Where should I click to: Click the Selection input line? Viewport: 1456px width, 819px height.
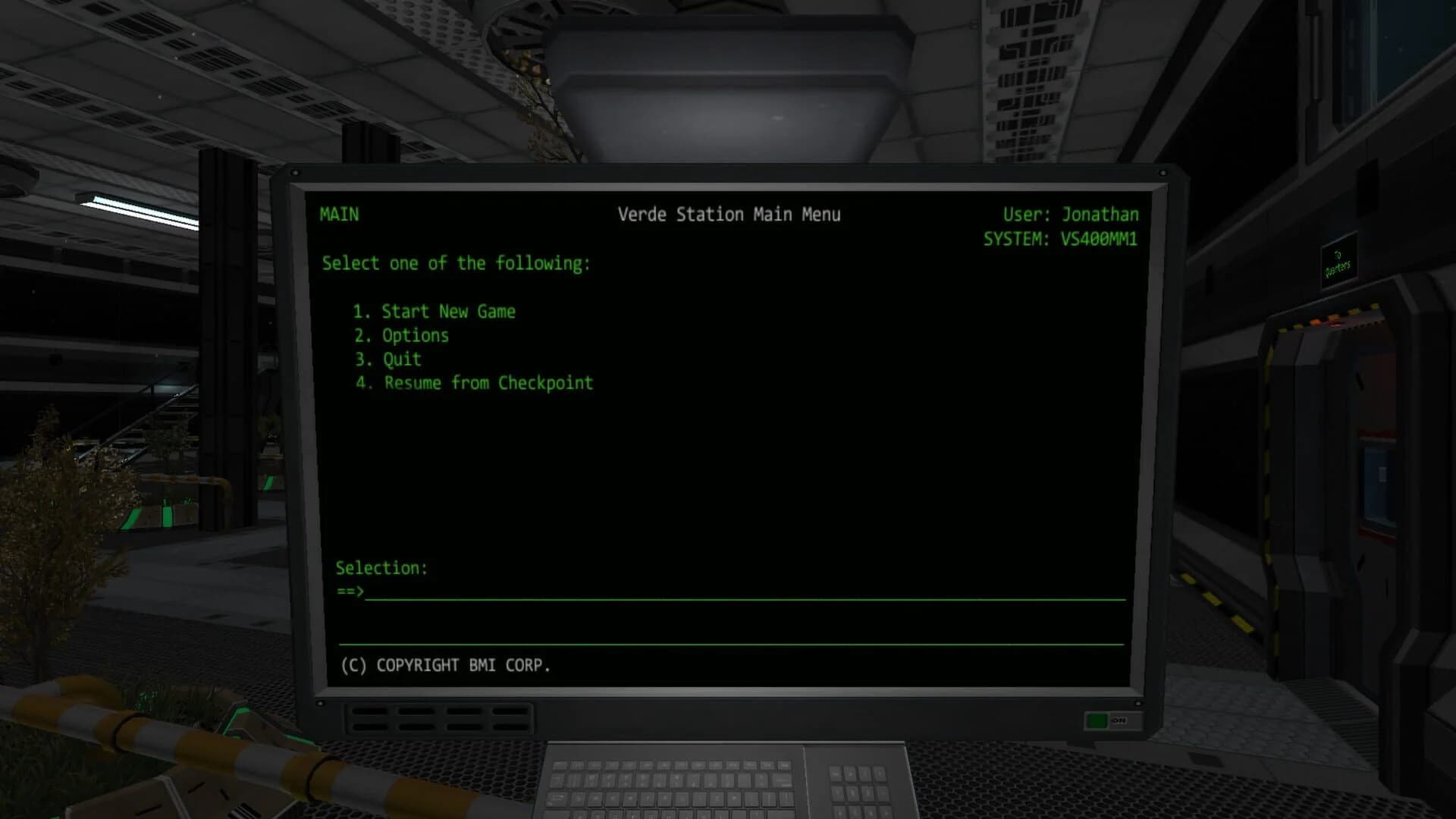click(x=383, y=568)
